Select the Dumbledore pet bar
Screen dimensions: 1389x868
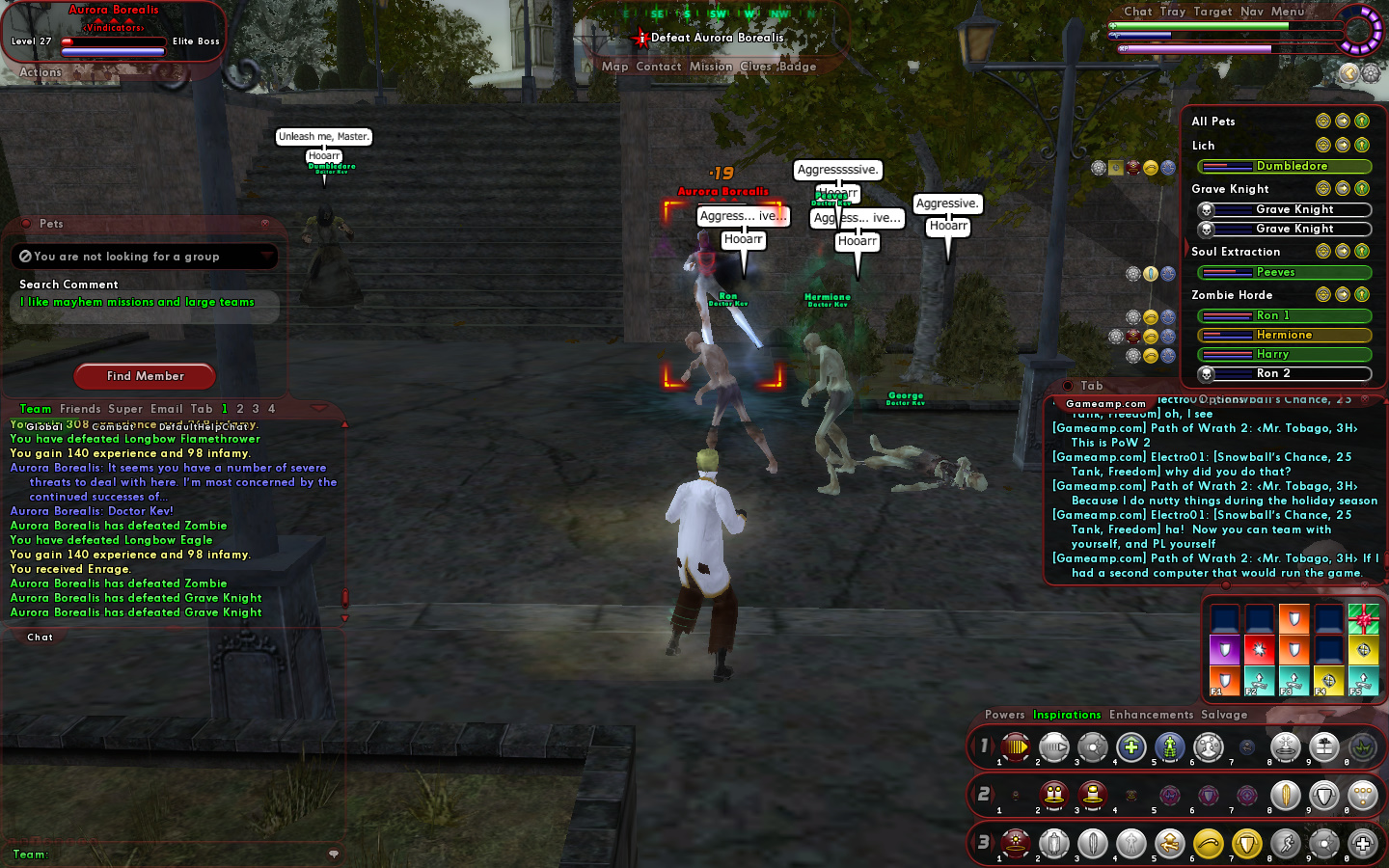coord(1284,166)
